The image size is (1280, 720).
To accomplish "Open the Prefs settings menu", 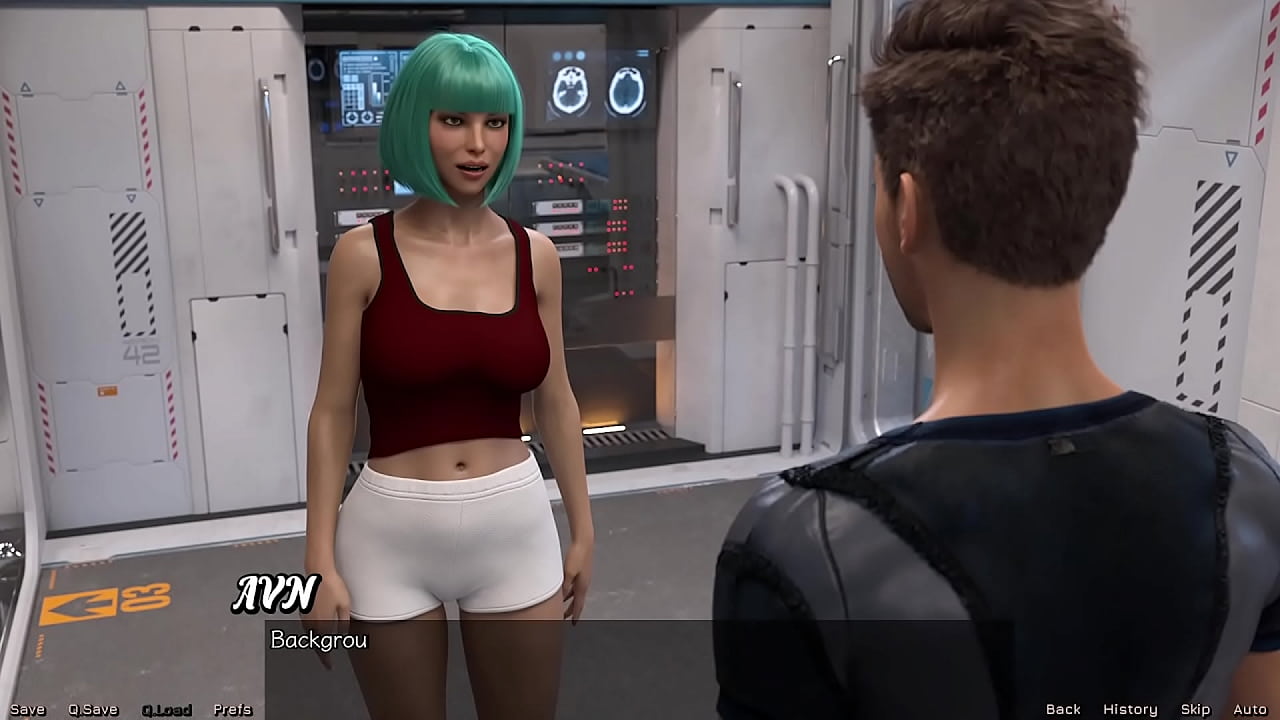I will click(x=232, y=709).
